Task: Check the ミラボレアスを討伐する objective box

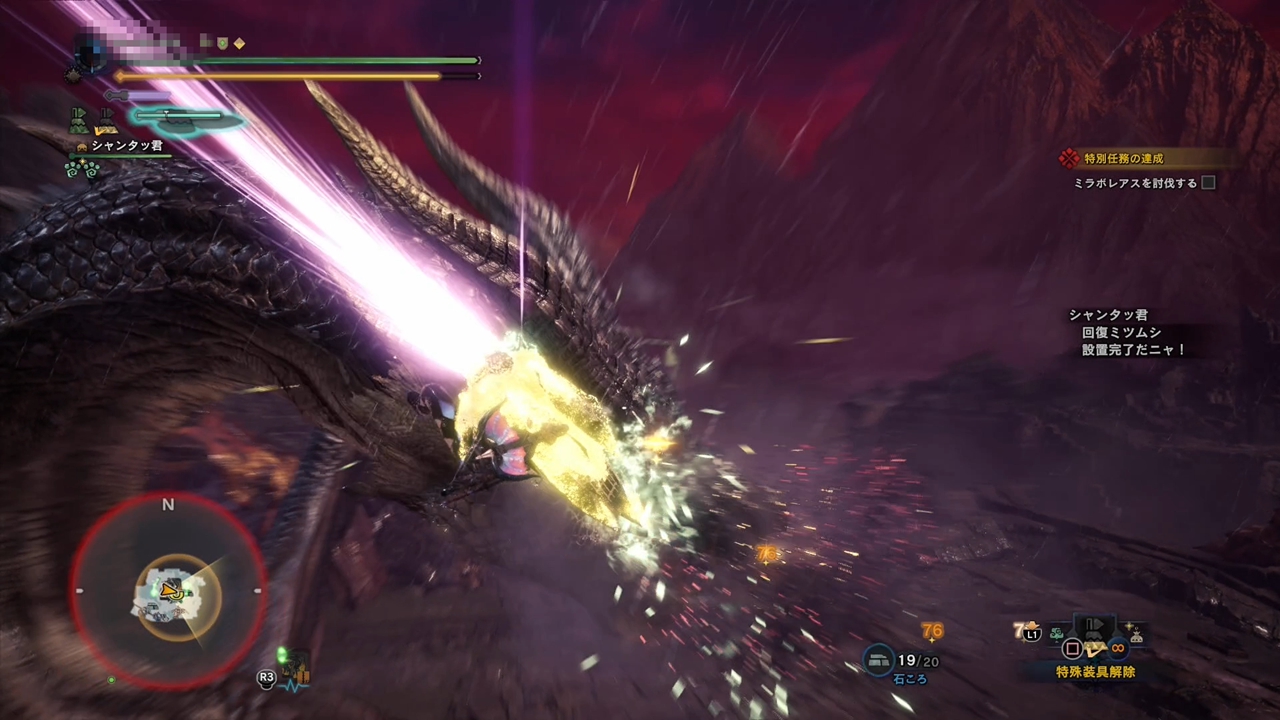Action: 1208,183
